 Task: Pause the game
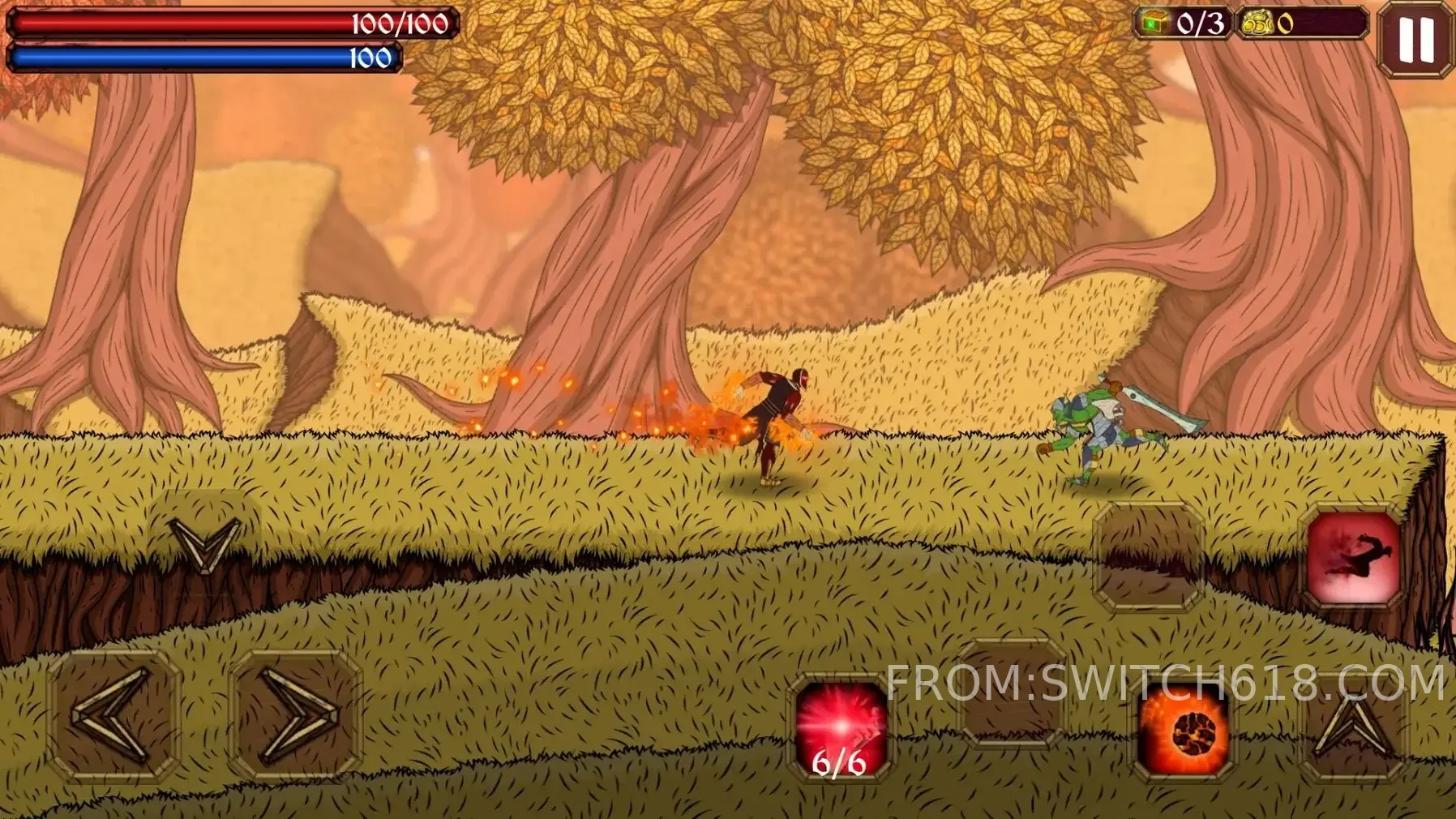coord(1415,39)
